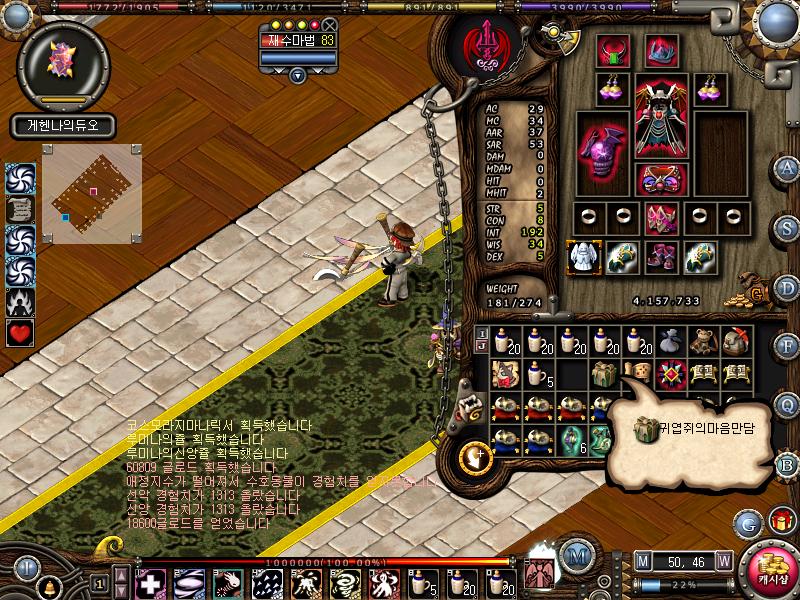This screenshot has height=600, width=800.
Task: Click the red heart status icon
Action: point(20,333)
